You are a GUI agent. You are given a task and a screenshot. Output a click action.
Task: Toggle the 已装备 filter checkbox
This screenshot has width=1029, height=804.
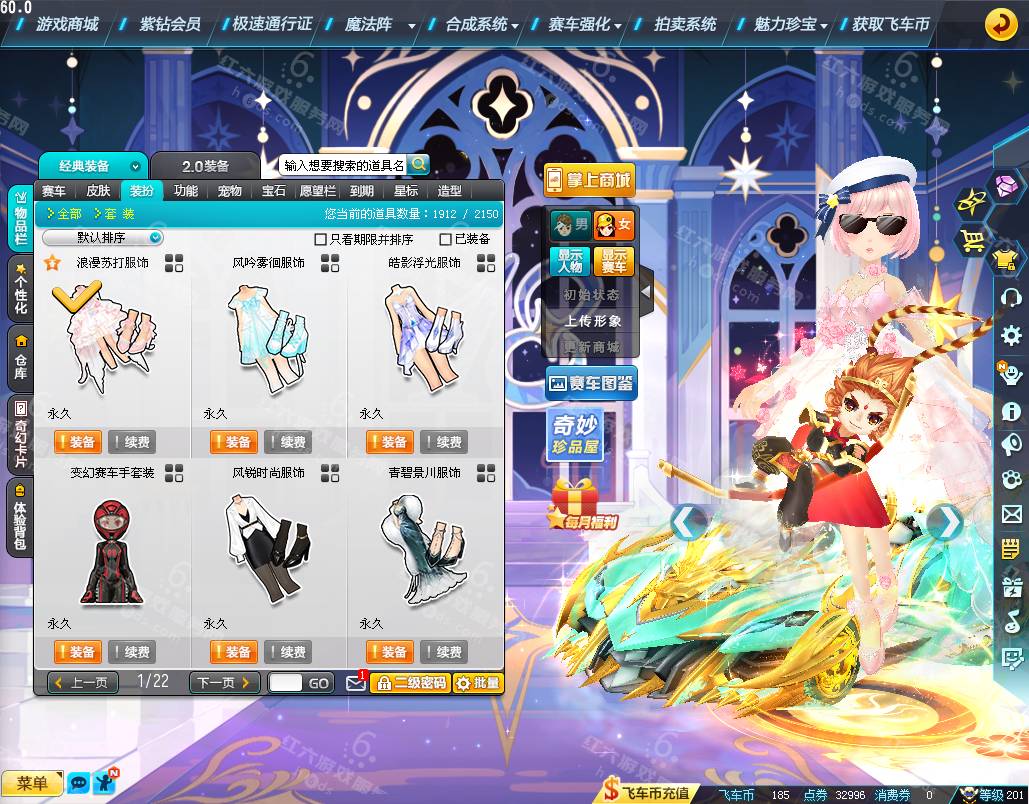click(446, 240)
